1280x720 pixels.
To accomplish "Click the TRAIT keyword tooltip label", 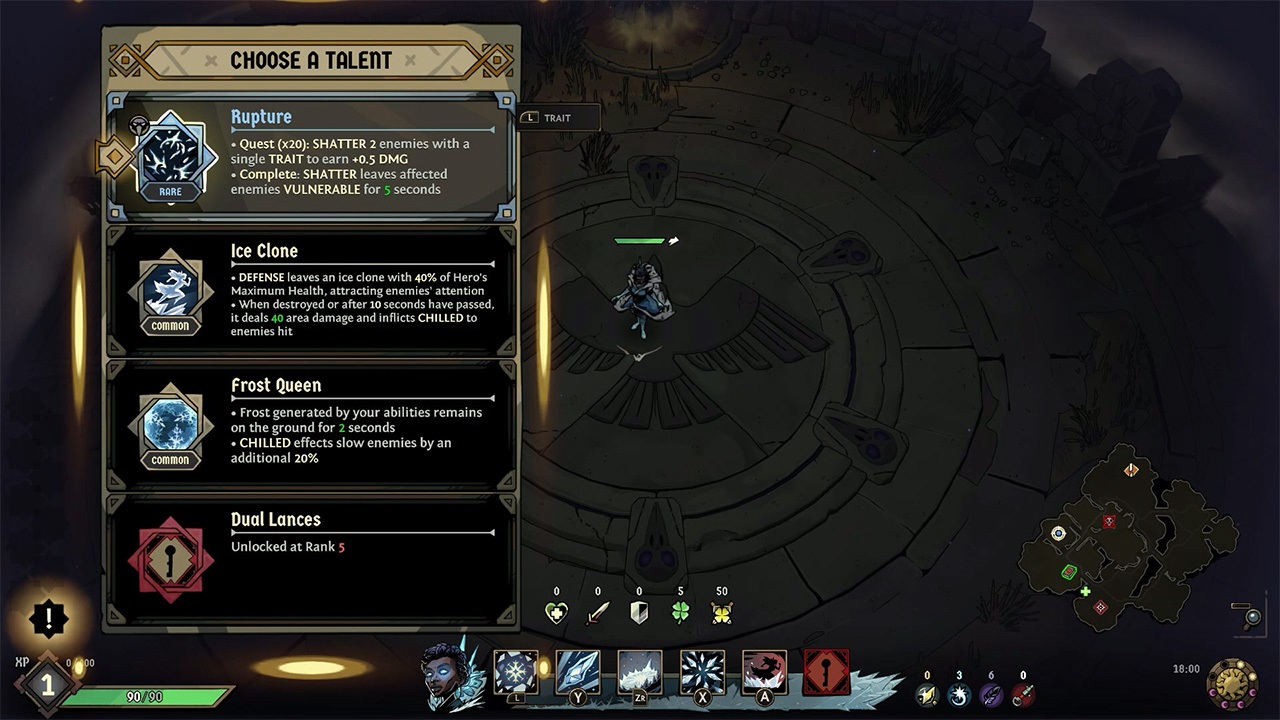I will coord(556,117).
